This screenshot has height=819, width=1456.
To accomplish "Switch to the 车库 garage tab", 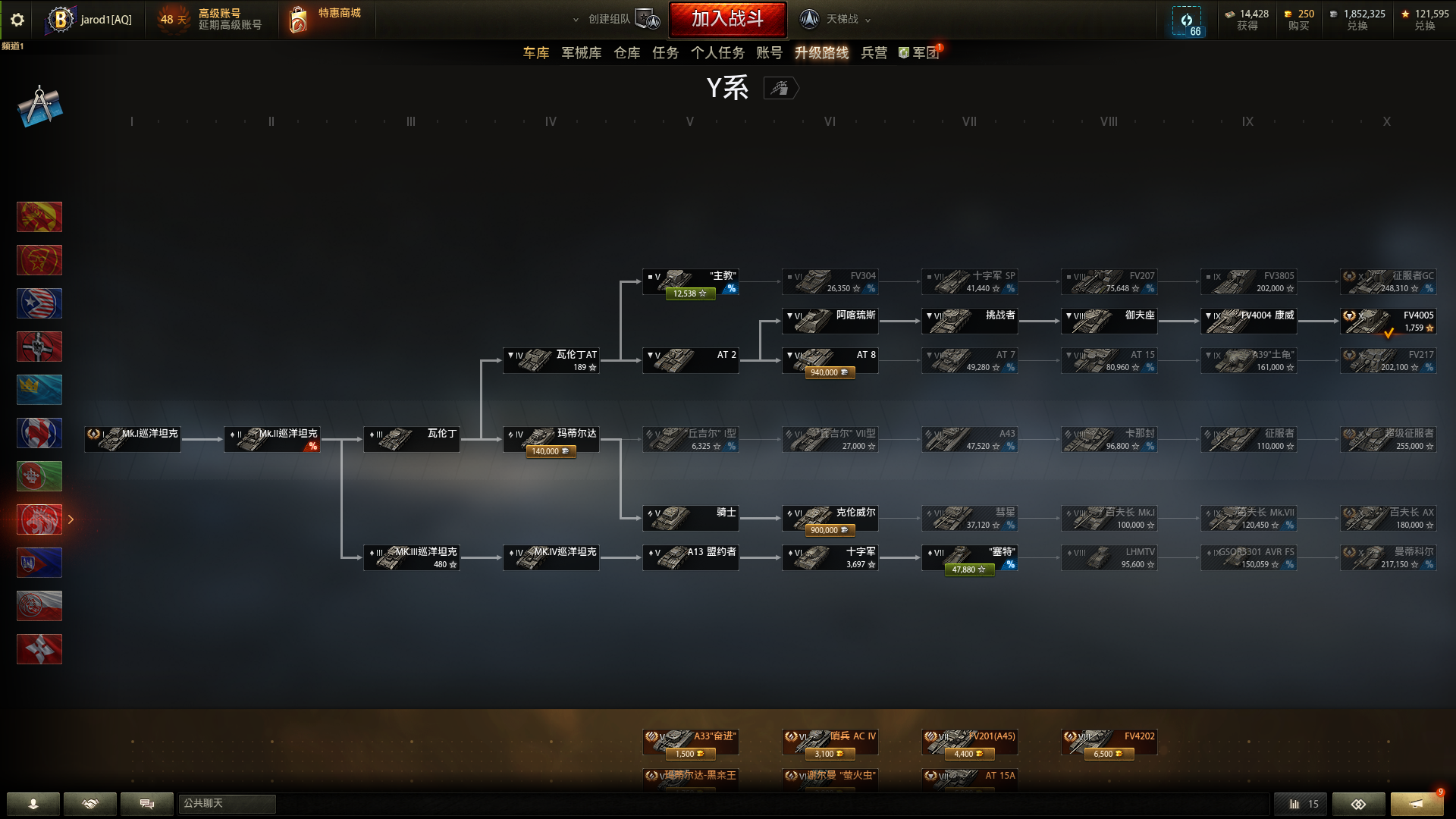I will pyautogui.click(x=535, y=53).
